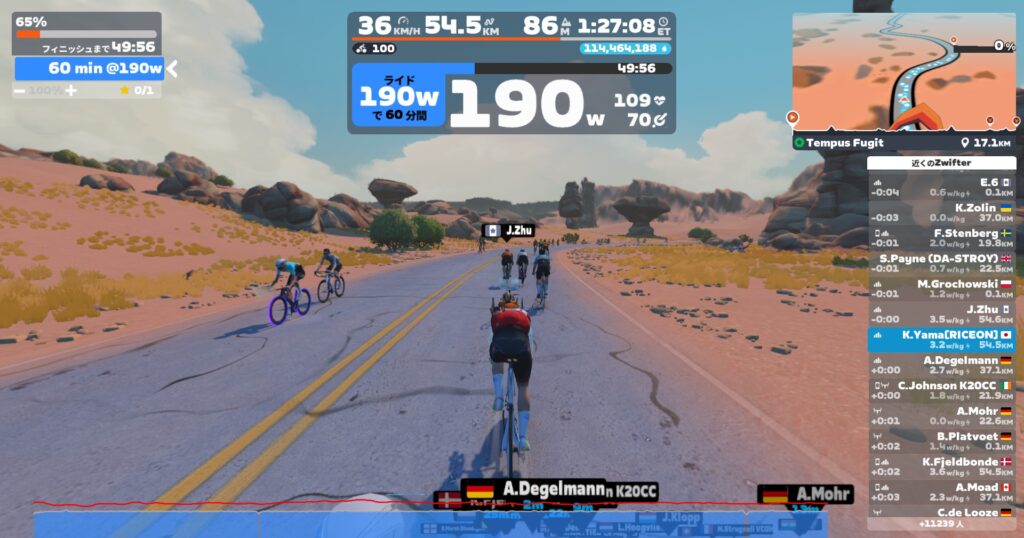Decrease workout intensity with the minus button
This screenshot has width=1024, height=538.
click(19, 90)
